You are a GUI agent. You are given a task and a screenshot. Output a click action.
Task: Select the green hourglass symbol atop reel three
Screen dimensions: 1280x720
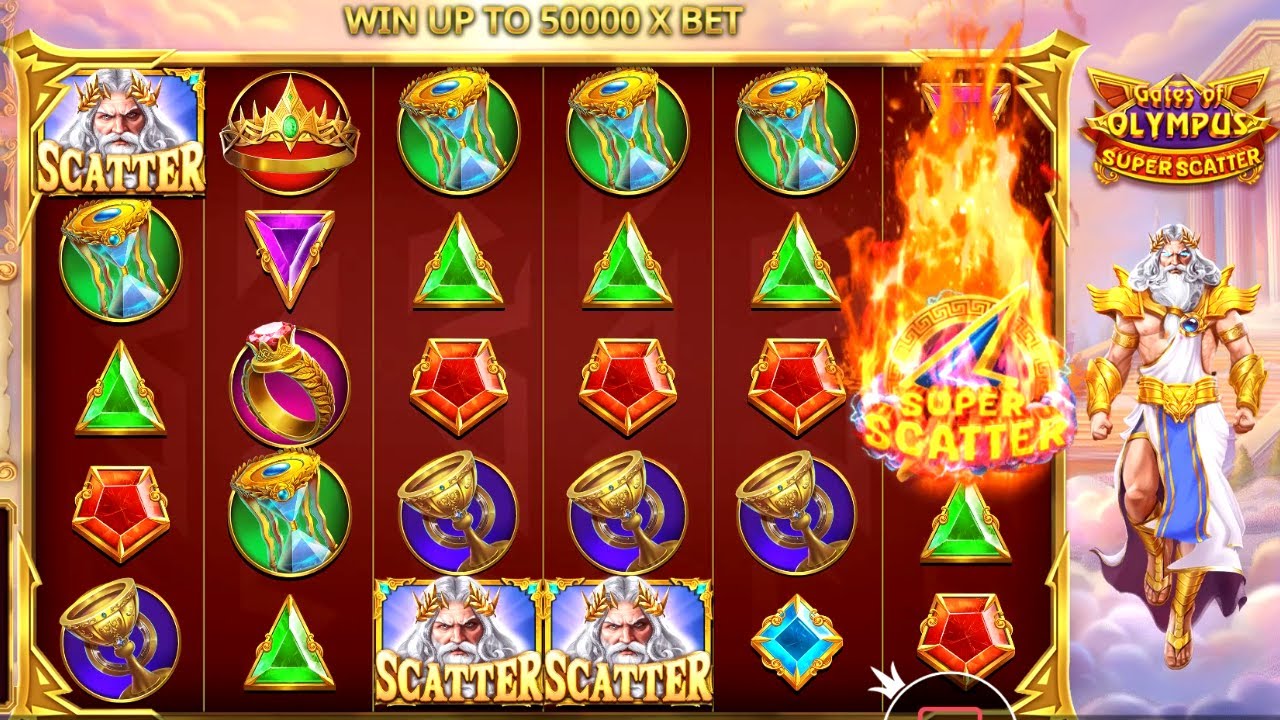click(x=455, y=130)
